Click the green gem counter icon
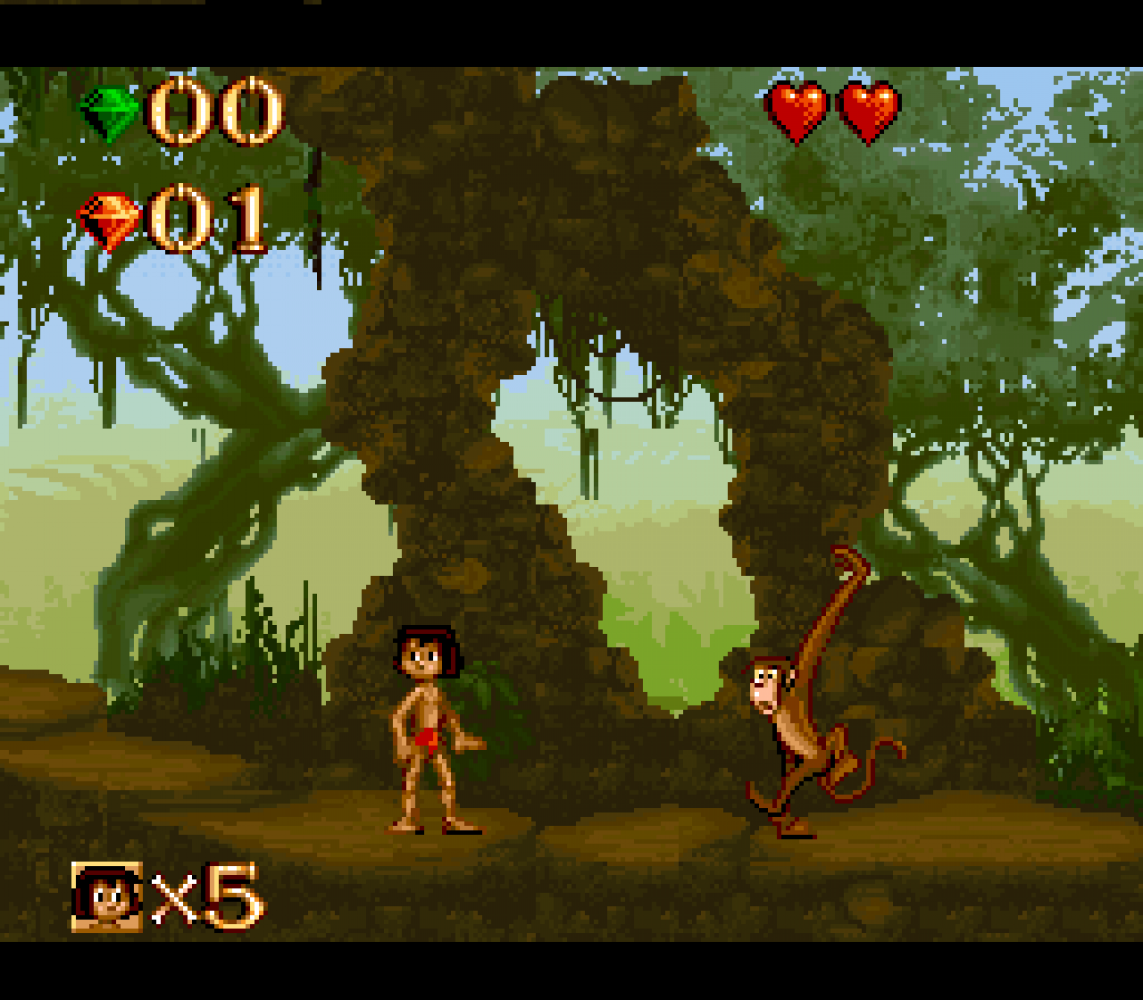The width and height of the screenshot is (1143, 1000). click(x=109, y=113)
